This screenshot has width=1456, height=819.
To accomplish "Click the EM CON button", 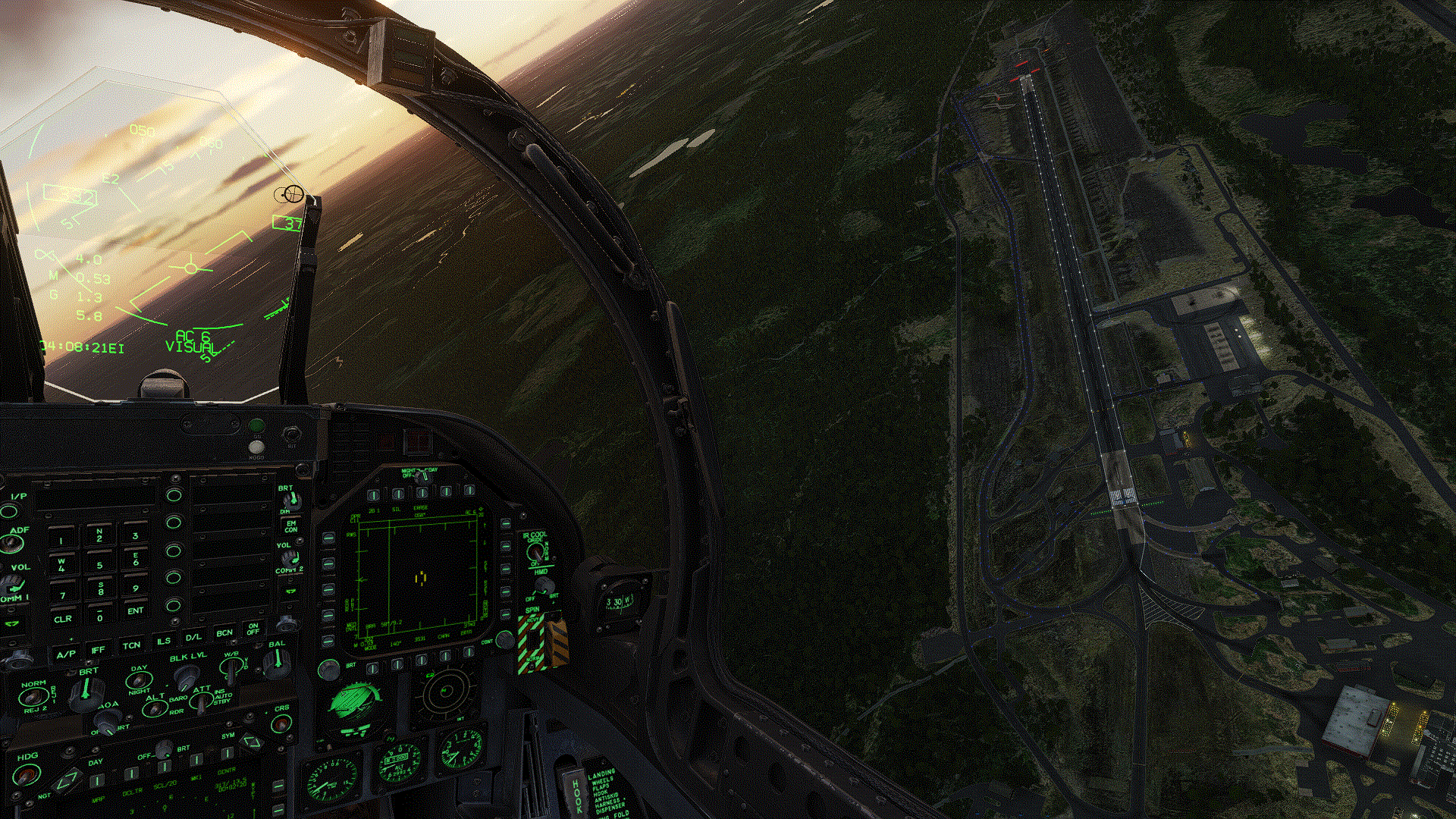I will tap(290, 526).
